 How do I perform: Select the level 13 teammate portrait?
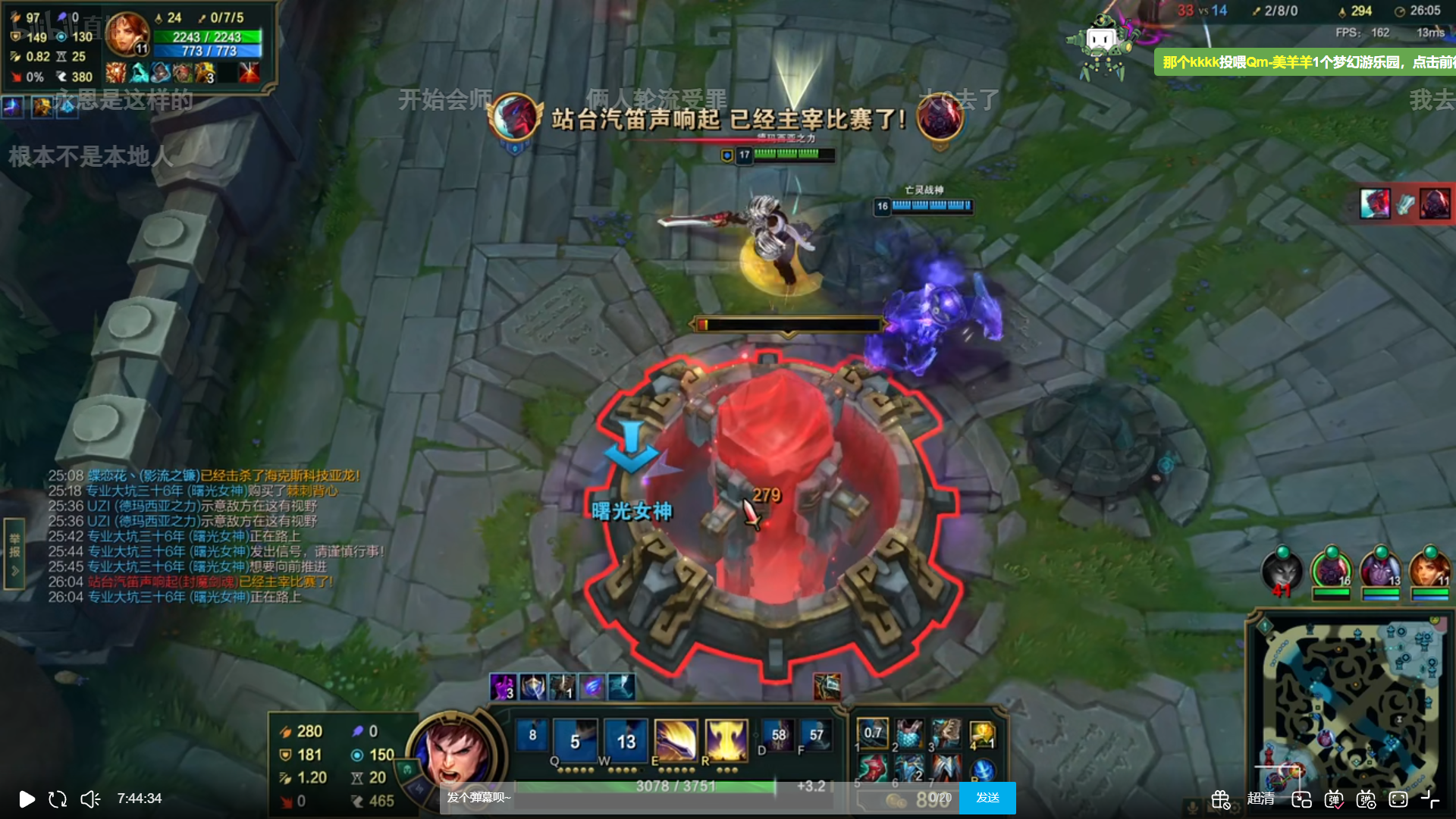[x=1380, y=570]
